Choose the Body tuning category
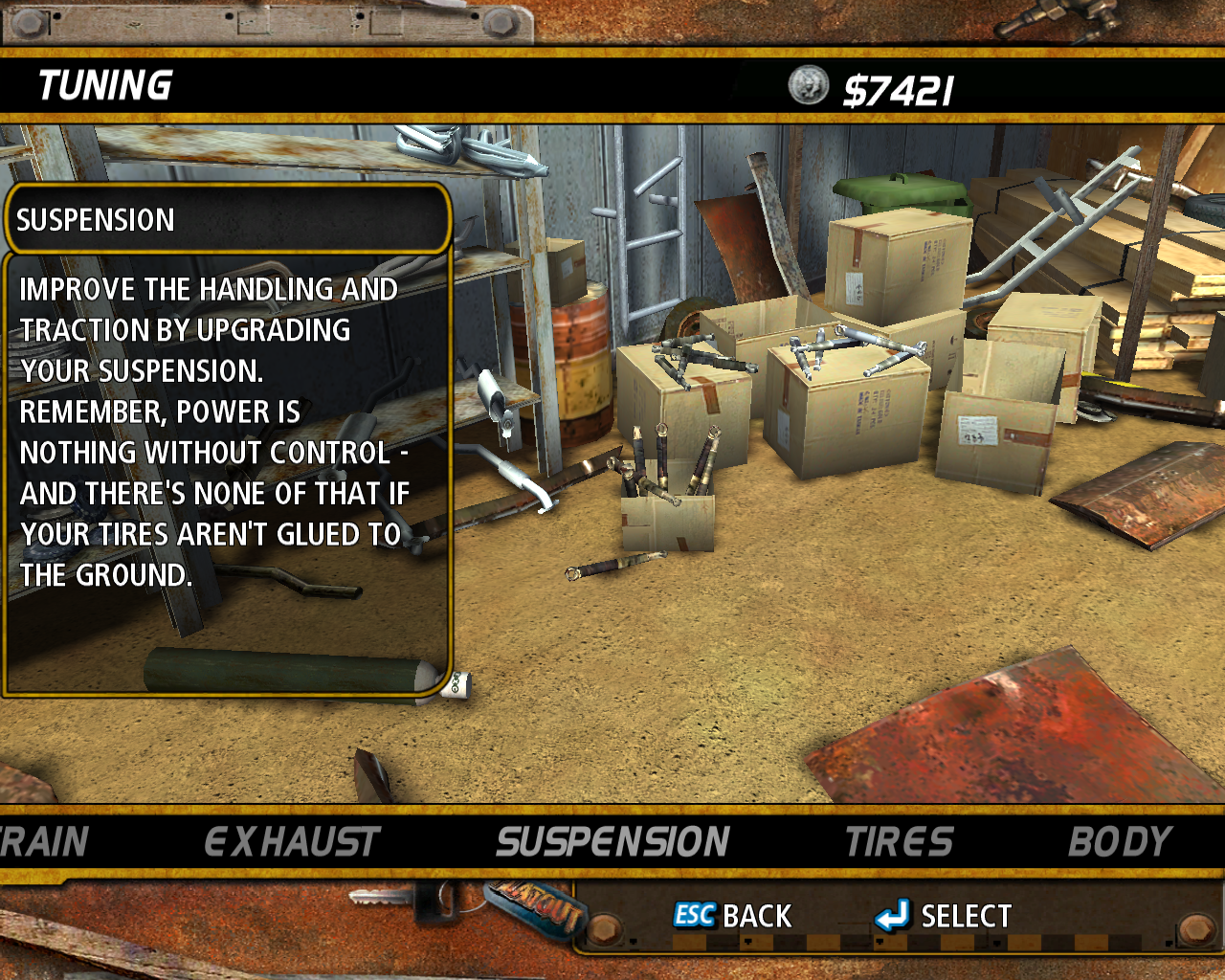Image resolution: width=1225 pixels, height=980 pixels. (1119, 842)
